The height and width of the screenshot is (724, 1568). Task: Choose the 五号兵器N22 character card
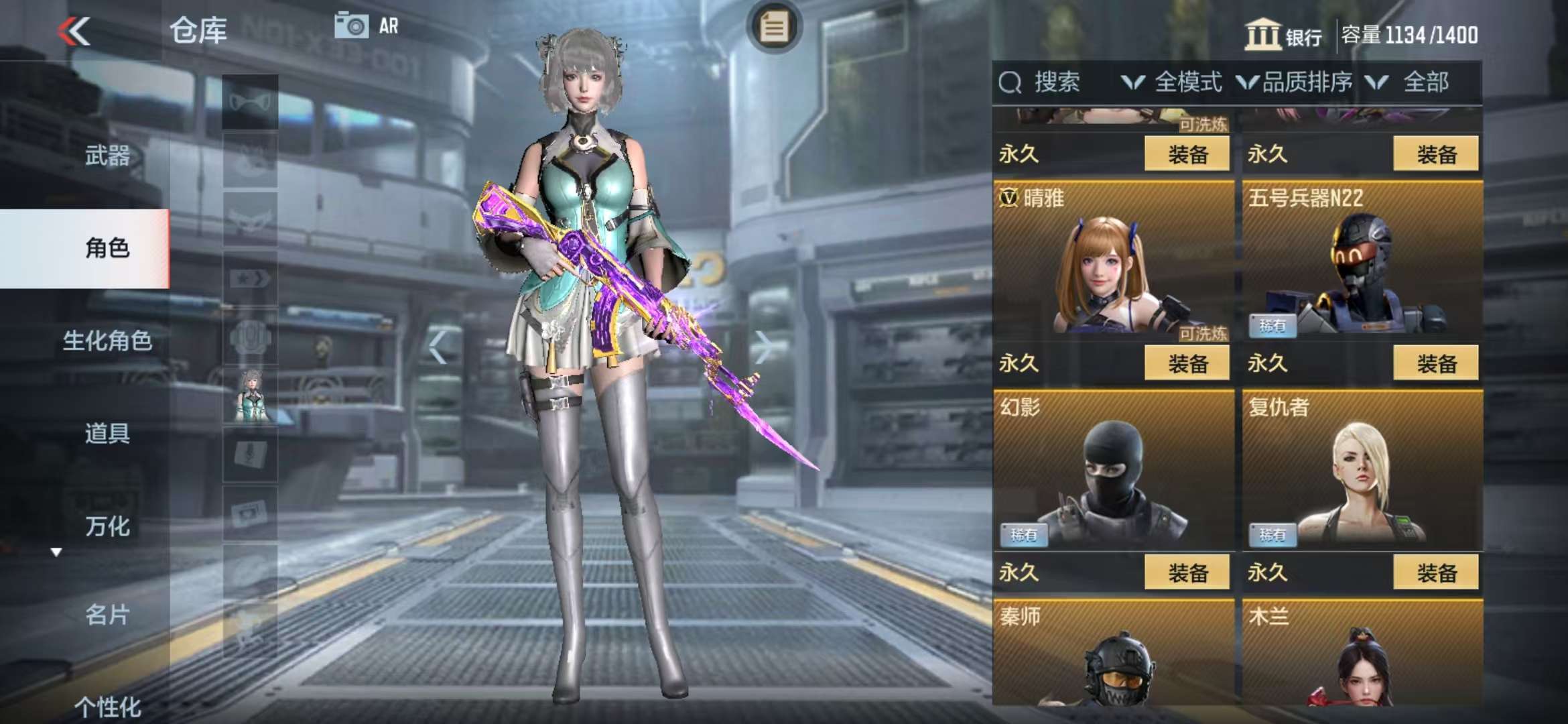(x=1362, y=261)
